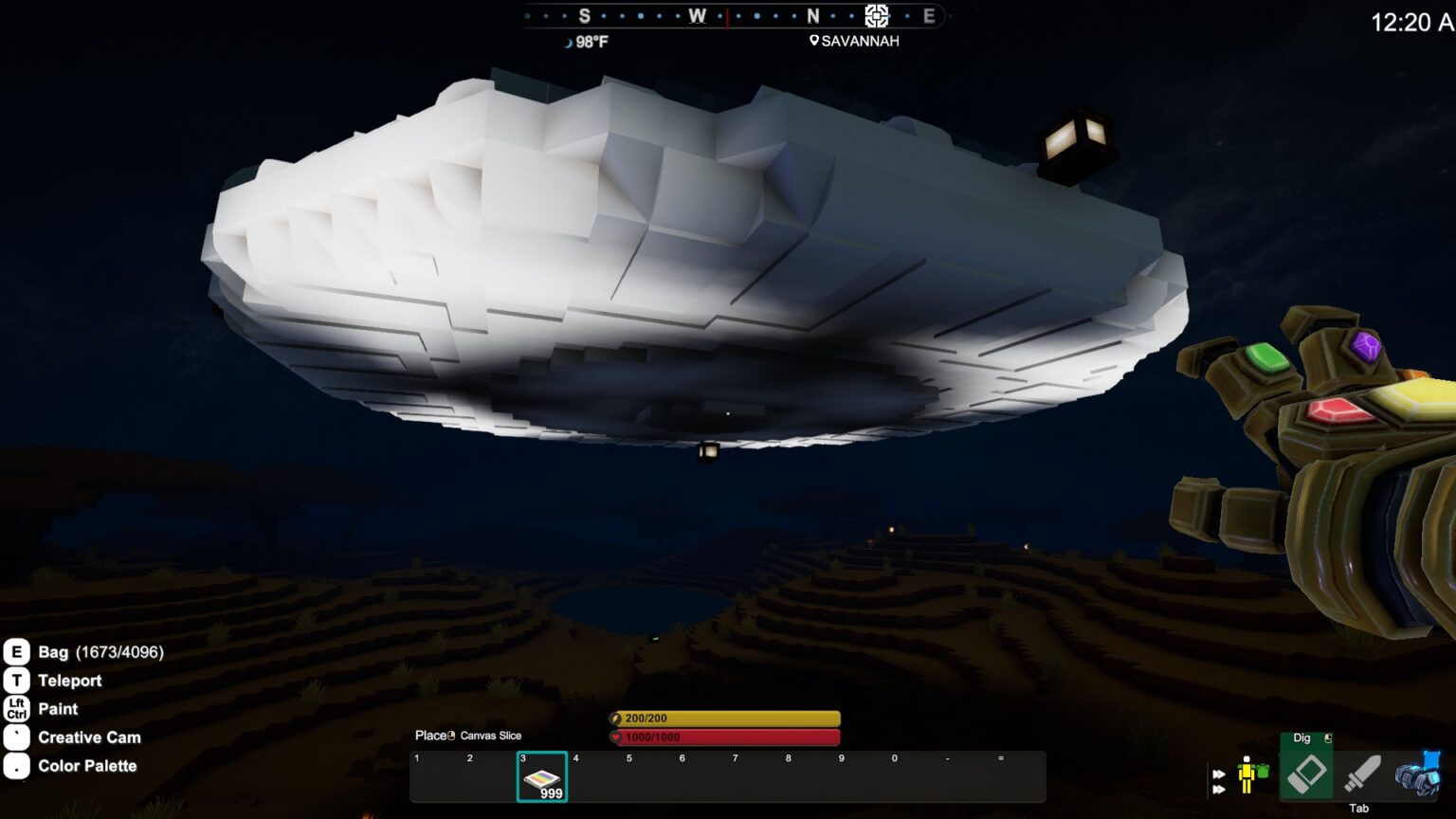Viewport: 1456px width, 819px height.
Task: Open the Color Palette
Action: 87,766
